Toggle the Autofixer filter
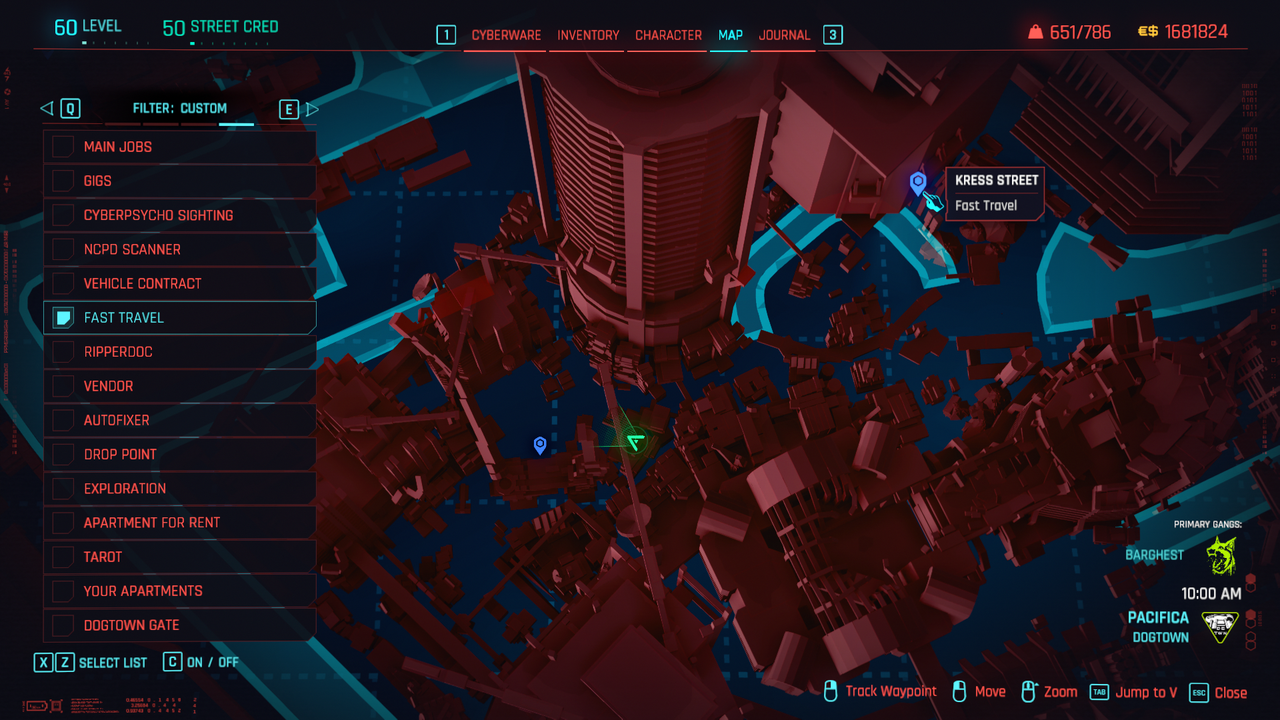 pos(64,420)
